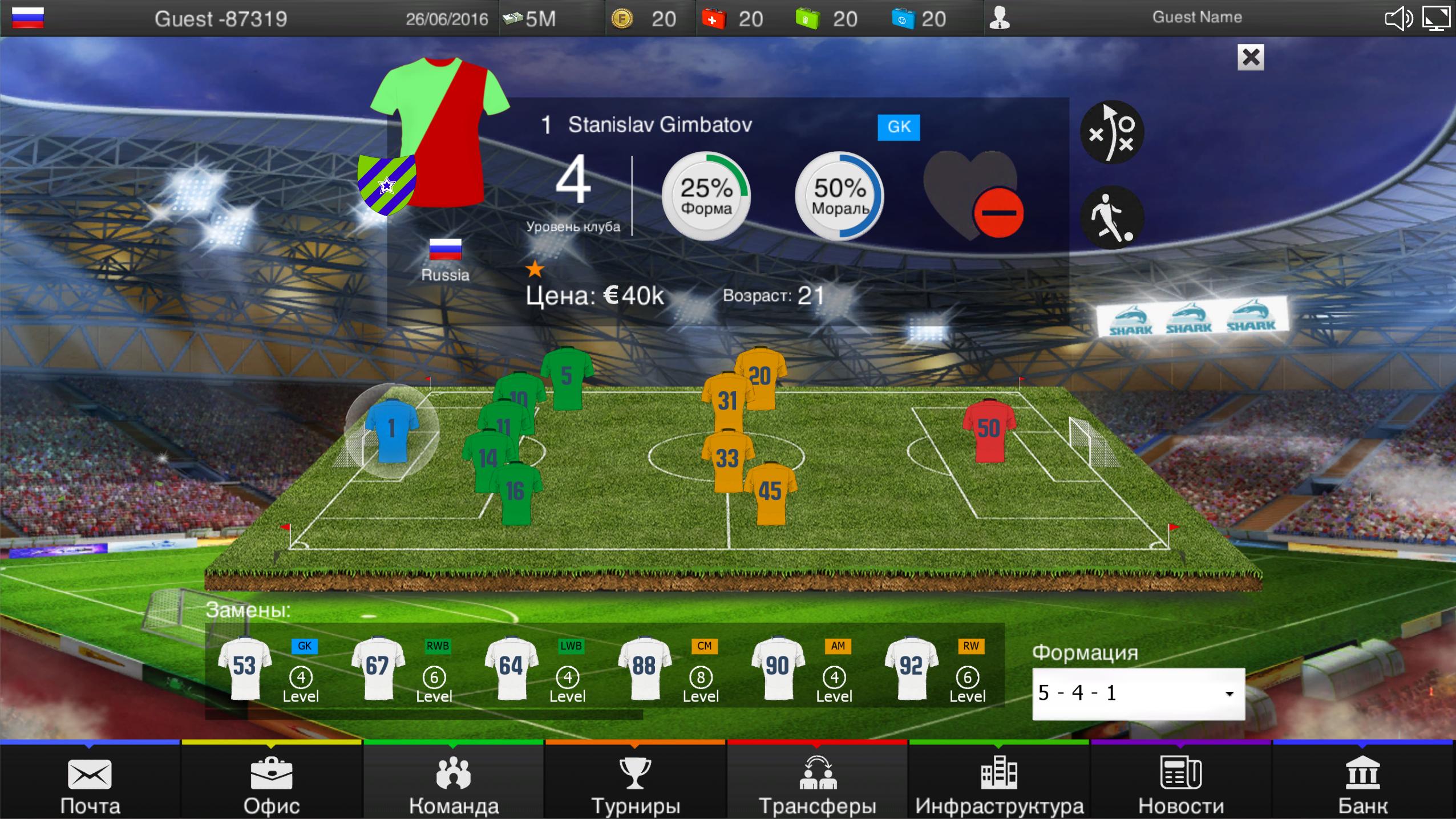Image resolution: width=1456 pixels, height=819 pixels.
Task: Click the 25% Форма progress circle
Action: pos(707,196)
